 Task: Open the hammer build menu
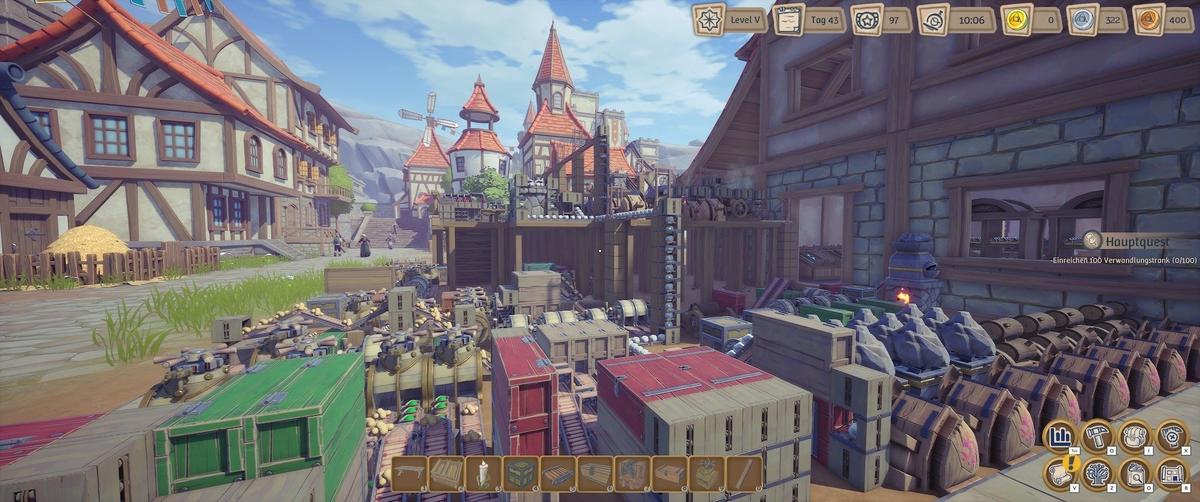pyautogui.click(x=1097, y=436)
